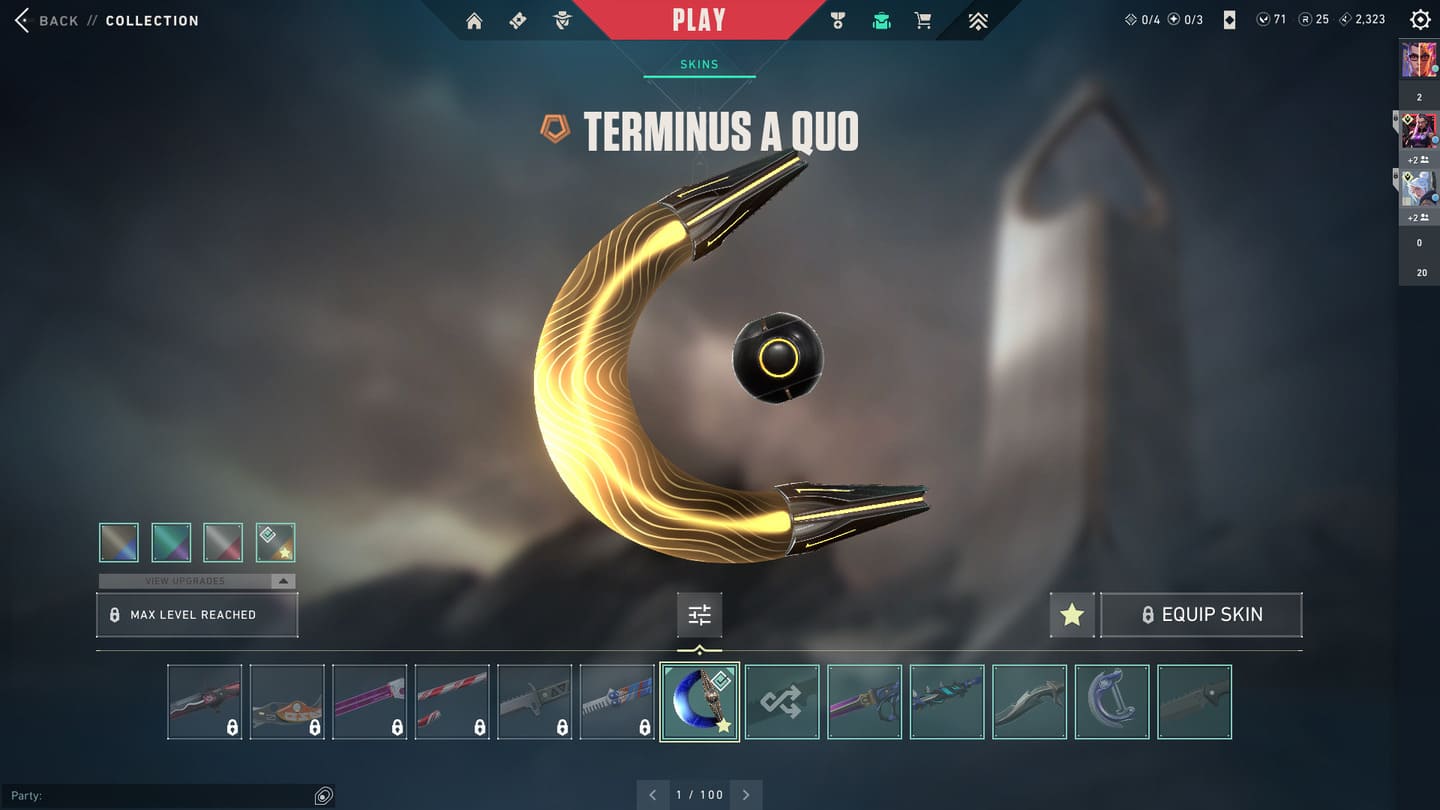The height and width of the screenshot is (810, 1440).
Task: Open the battlepass ticket icon in top bar
Action: (x=518, y=21)
